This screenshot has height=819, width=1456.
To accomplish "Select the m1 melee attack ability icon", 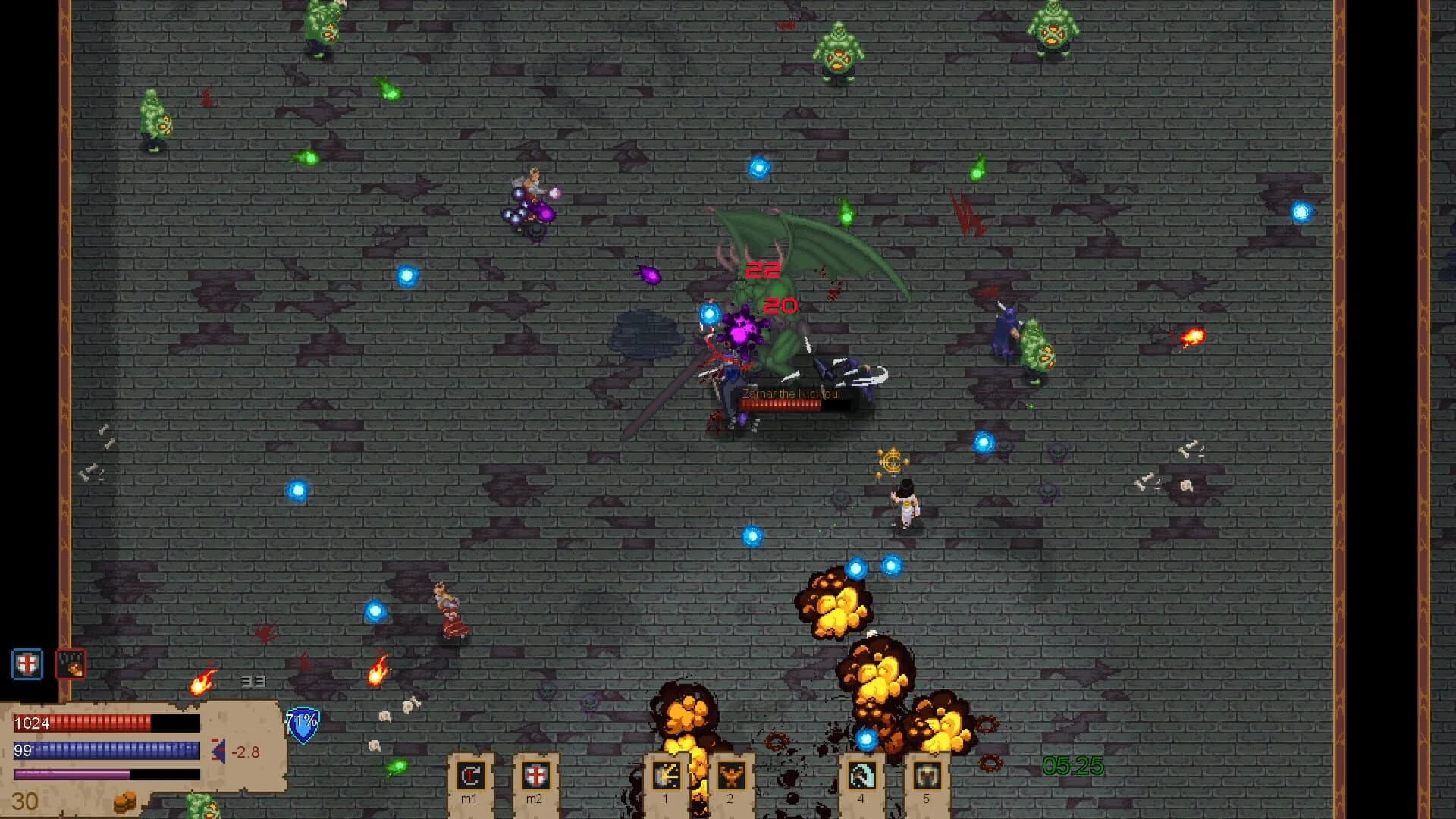I will click(x=469, y=776).
